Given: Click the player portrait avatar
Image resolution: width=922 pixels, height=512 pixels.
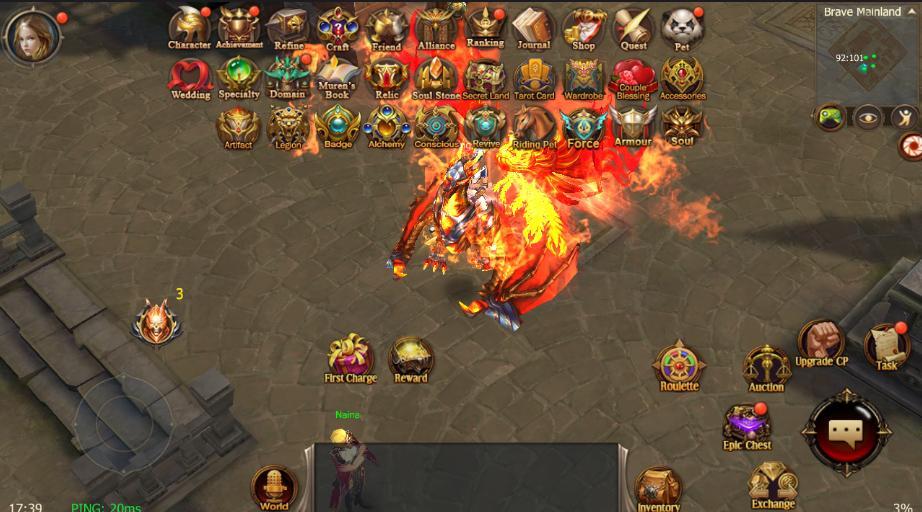Looking at the screenshot, I should tap(30, 36).
